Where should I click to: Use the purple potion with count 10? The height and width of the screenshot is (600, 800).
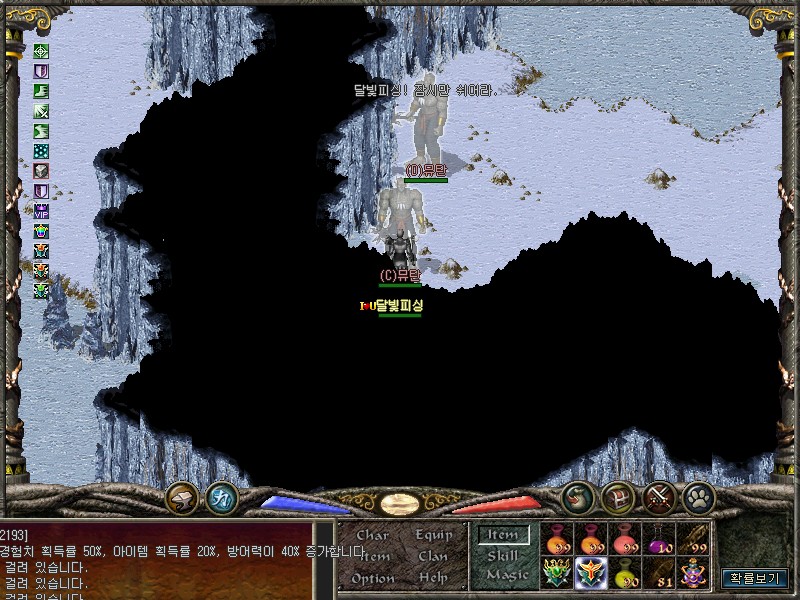click(x=659, y=540)
